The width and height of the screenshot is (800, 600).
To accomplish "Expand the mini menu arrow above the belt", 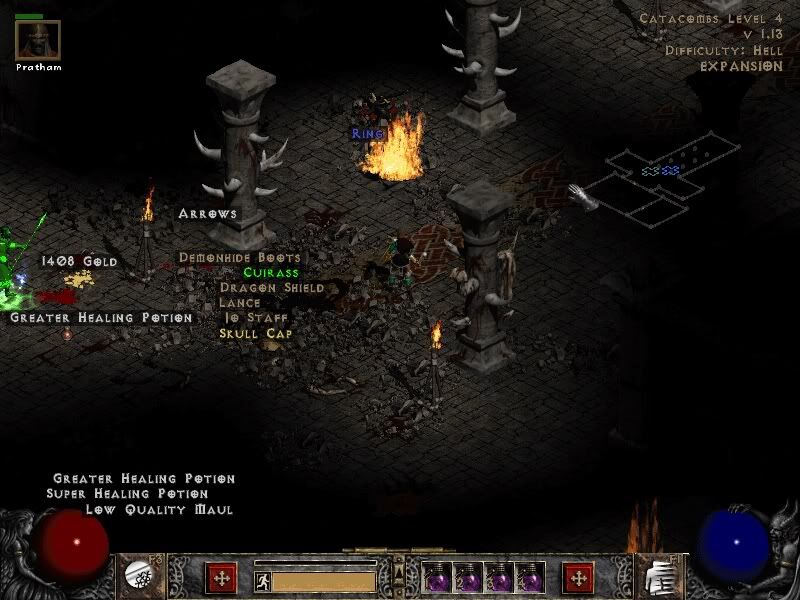I will [397, 570].
